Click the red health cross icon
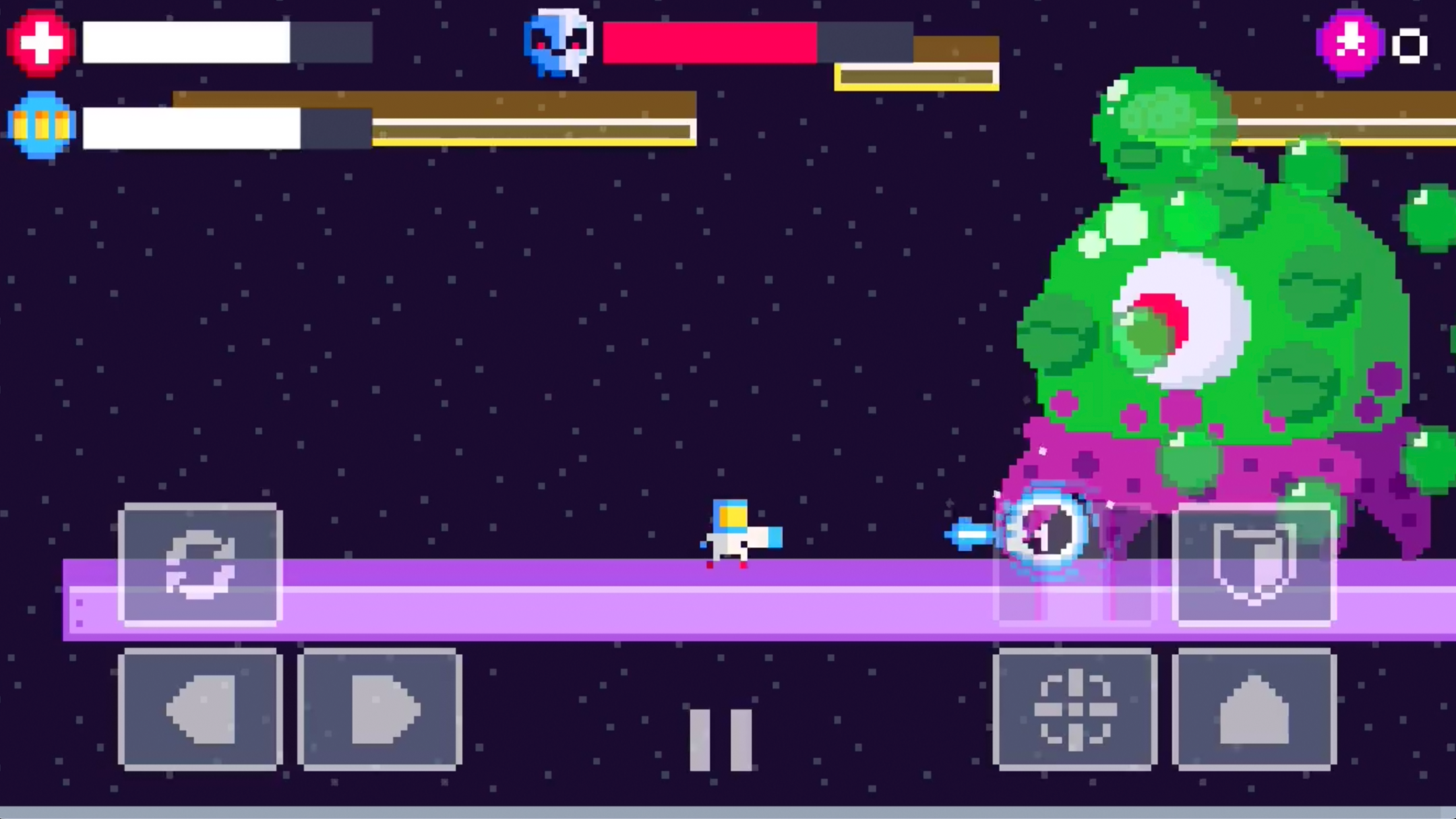Image resolution: width=1456 pixels, height=819 pixels. [38, 42]
